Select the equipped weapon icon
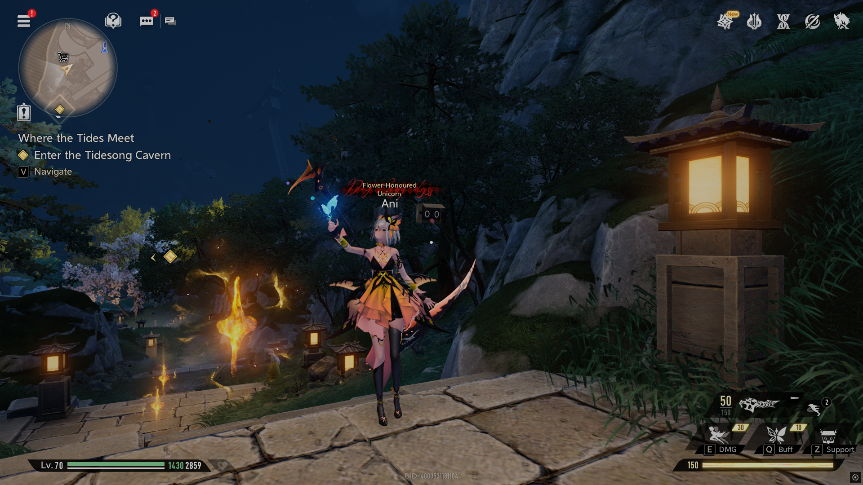This screenshot has height=485, width=863. click(761, 404)
